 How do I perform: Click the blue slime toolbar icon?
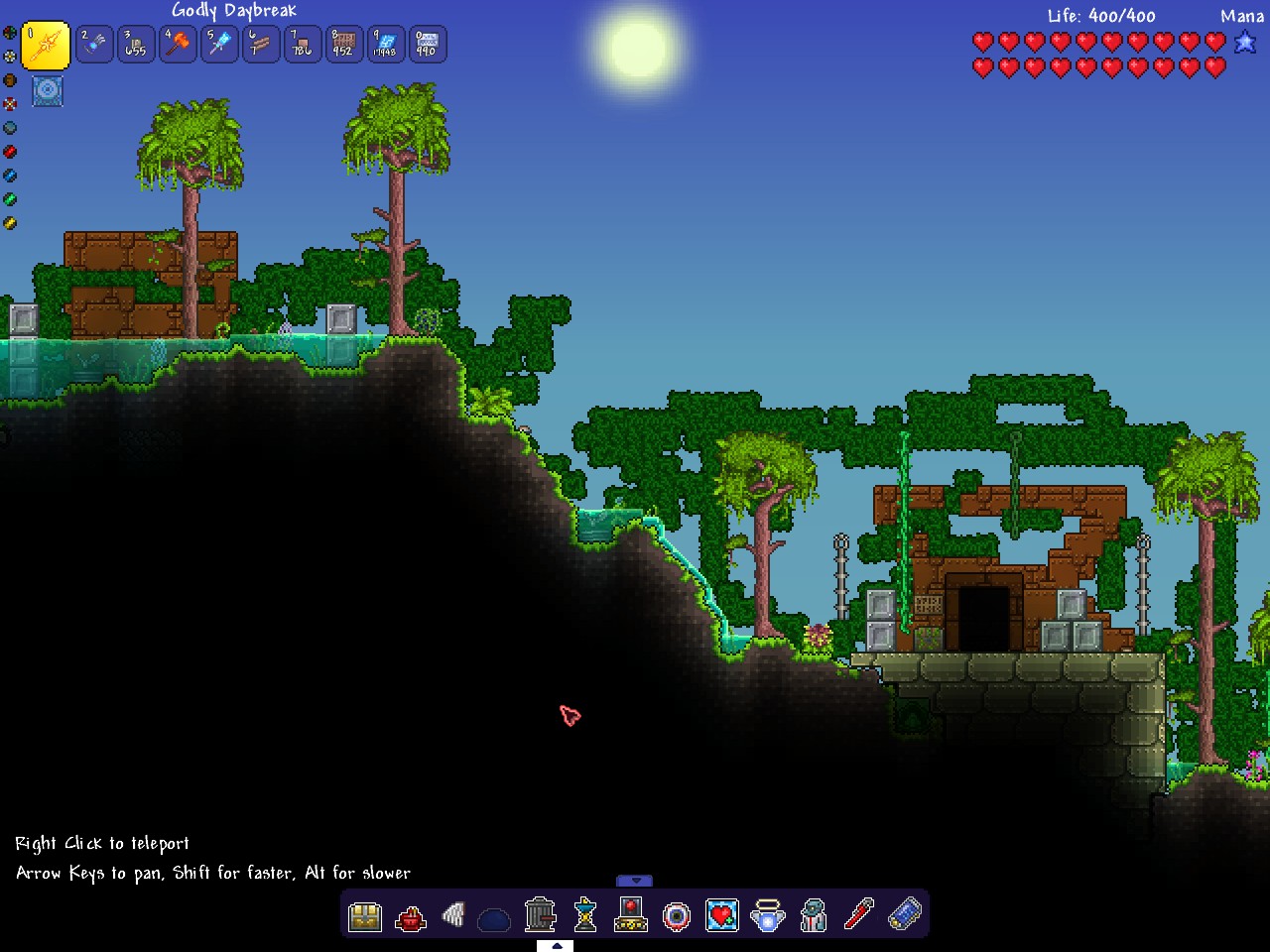coord(494,919)
